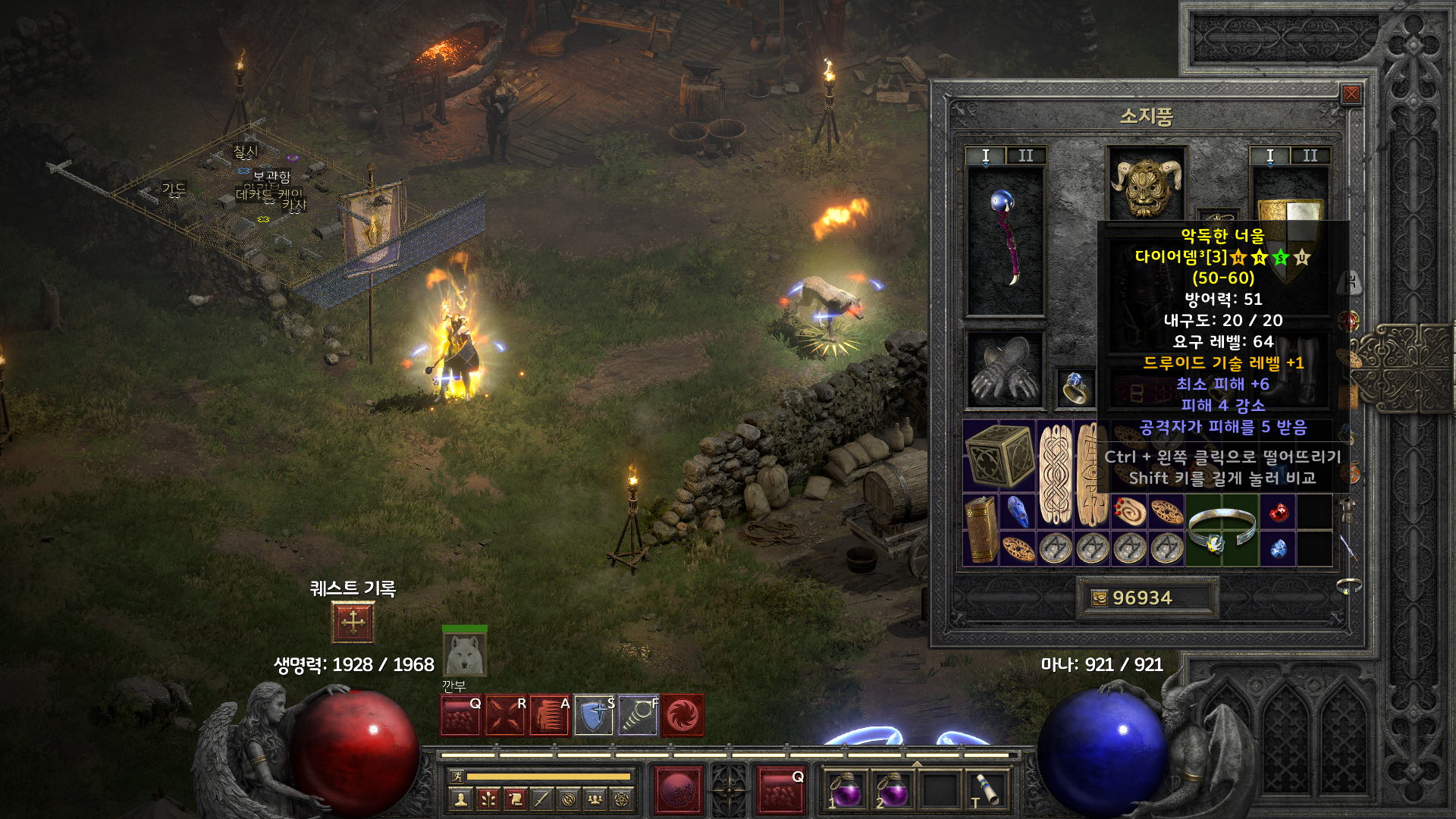Select the circlet on the green inventory cells
This screenshot has height=819, width=1456.
coord(1222,530)
